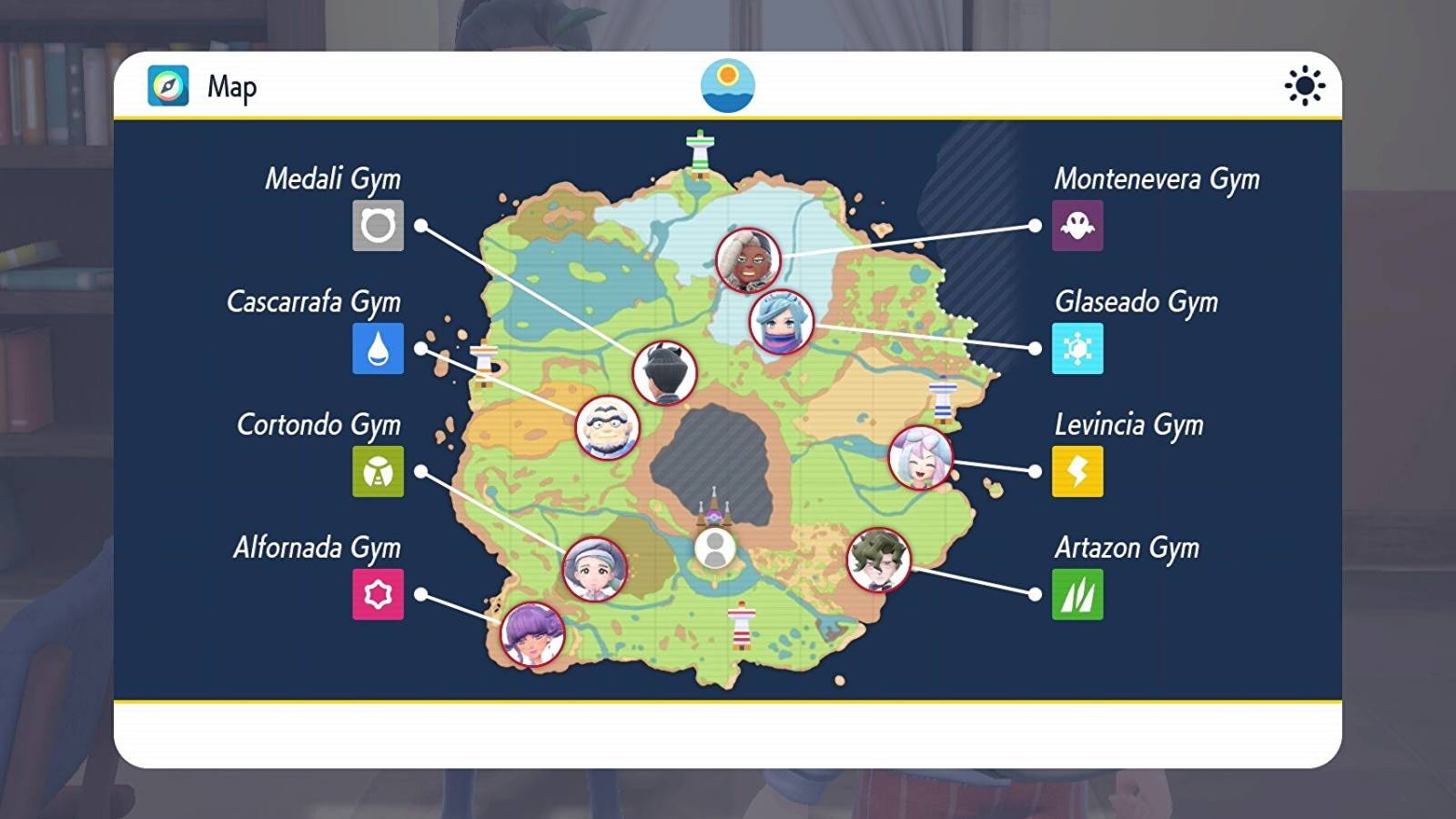Click the Artazon Gym label text
This screenshot has height=819, width=1456.
[x=1127, y=549]
